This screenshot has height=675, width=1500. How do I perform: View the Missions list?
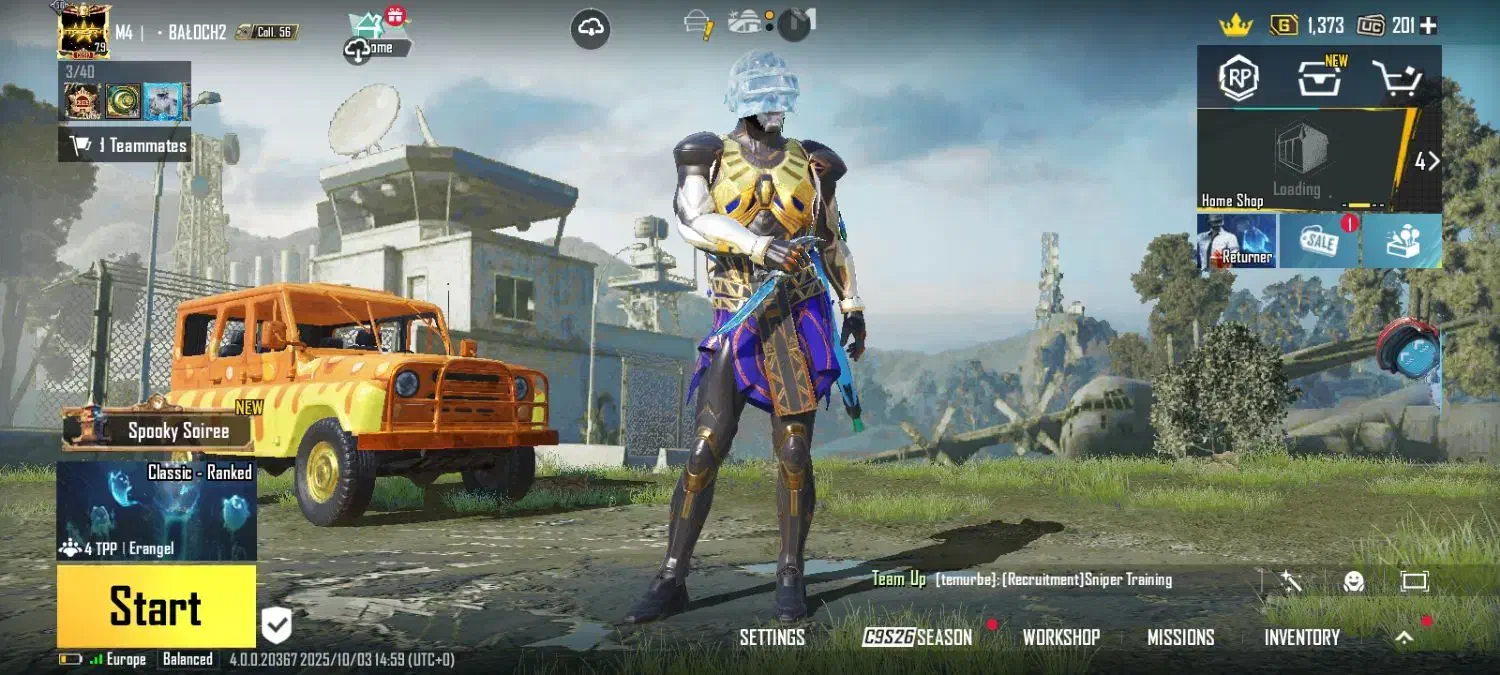(x=1180, y=638)
